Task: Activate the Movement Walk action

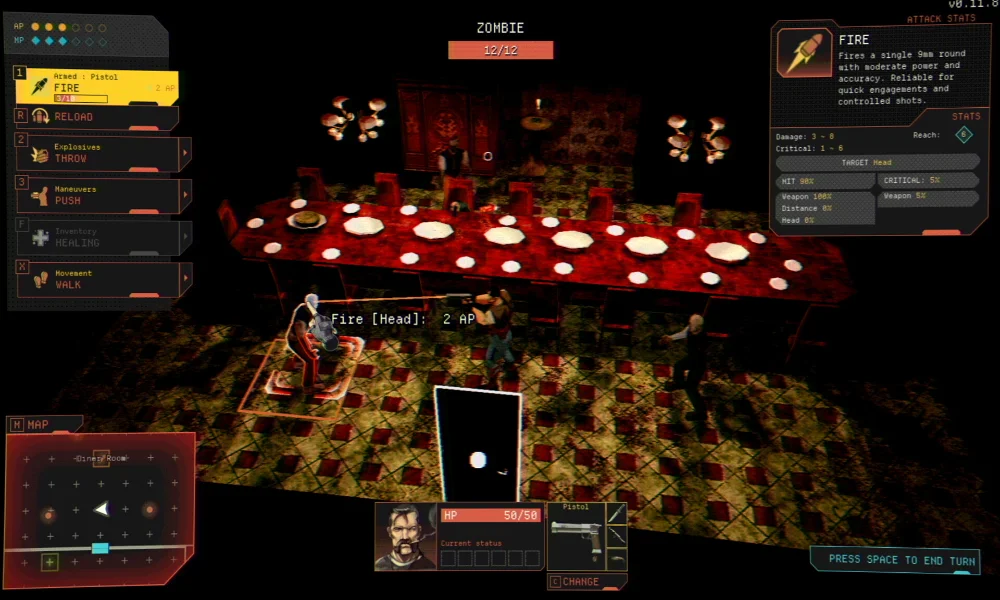Action: [x=95, y=279]
